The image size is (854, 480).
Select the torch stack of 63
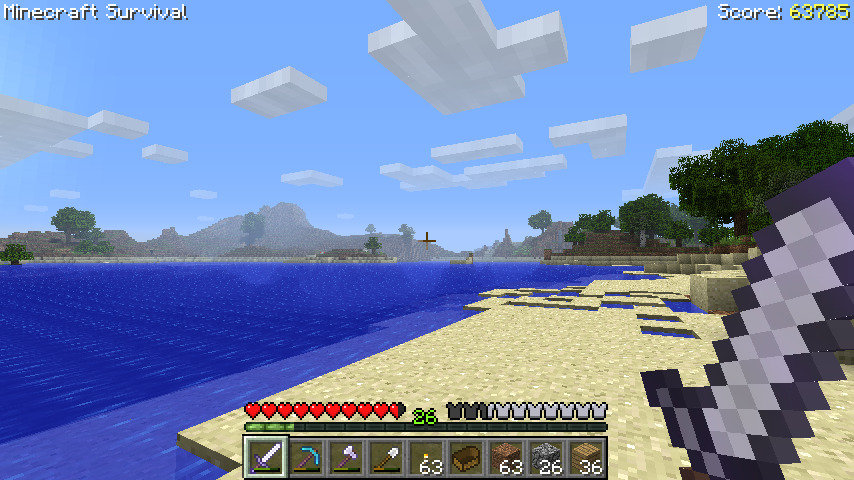426,458
